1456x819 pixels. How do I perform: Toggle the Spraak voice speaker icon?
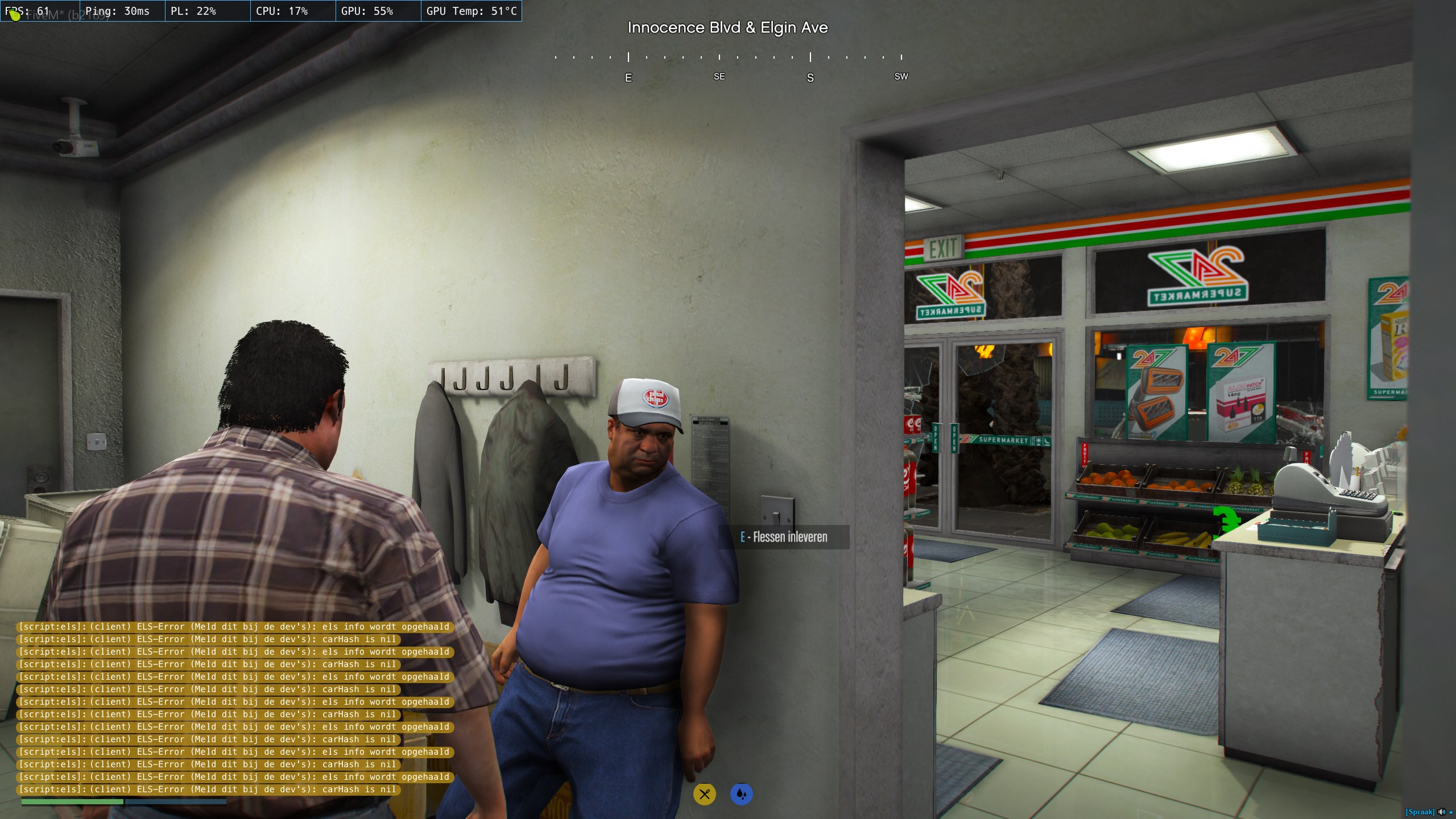pos(1441,812)
